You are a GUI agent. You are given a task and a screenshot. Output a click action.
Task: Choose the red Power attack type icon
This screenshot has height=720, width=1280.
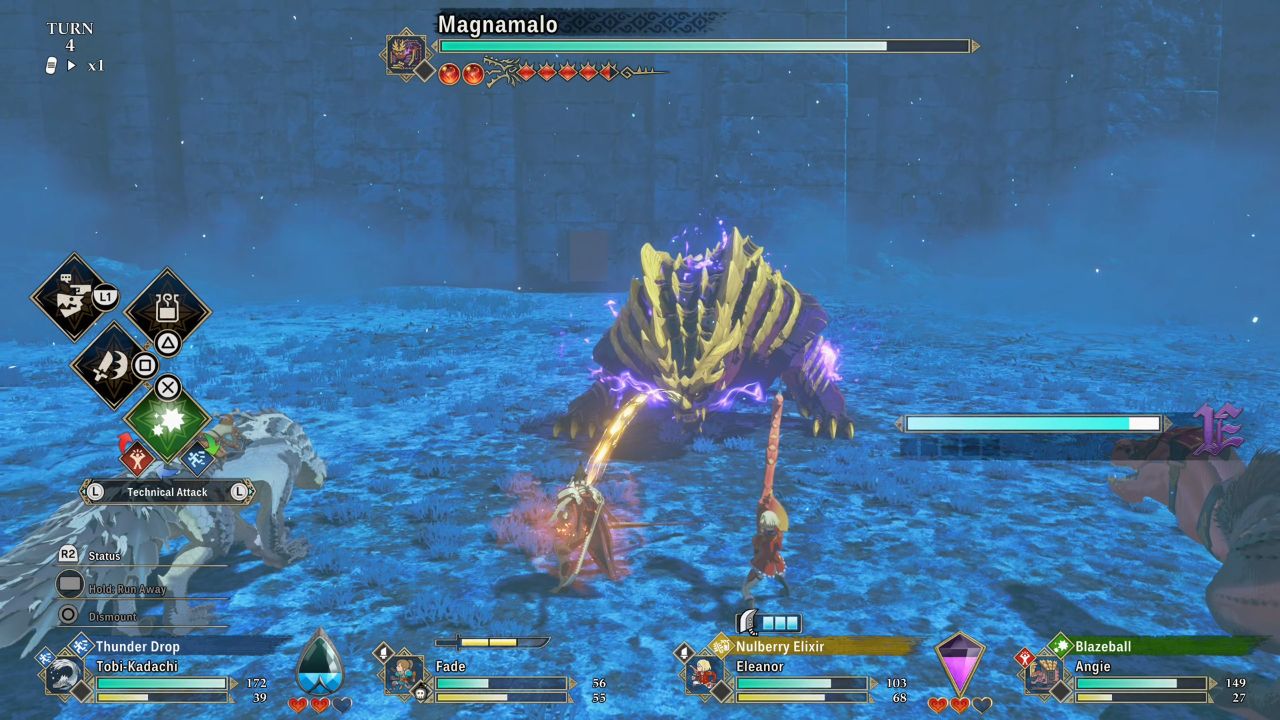tap(136, 459)
